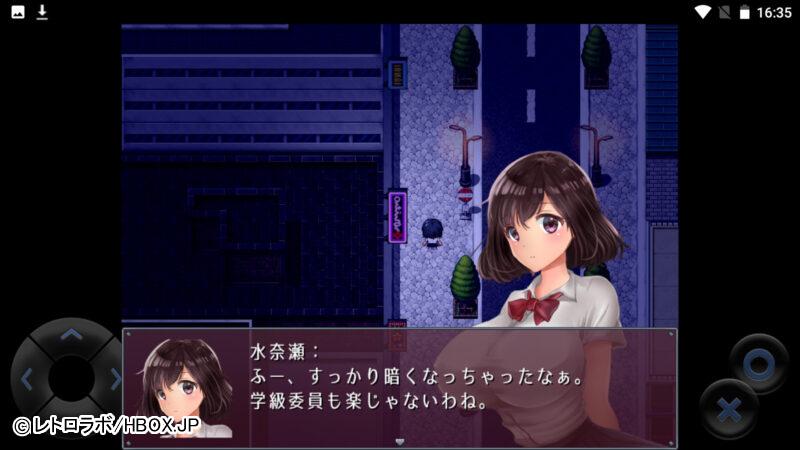Tap the blue cross cancel button
This screenshot has height=450, width=800.
(x=730, y=410)
